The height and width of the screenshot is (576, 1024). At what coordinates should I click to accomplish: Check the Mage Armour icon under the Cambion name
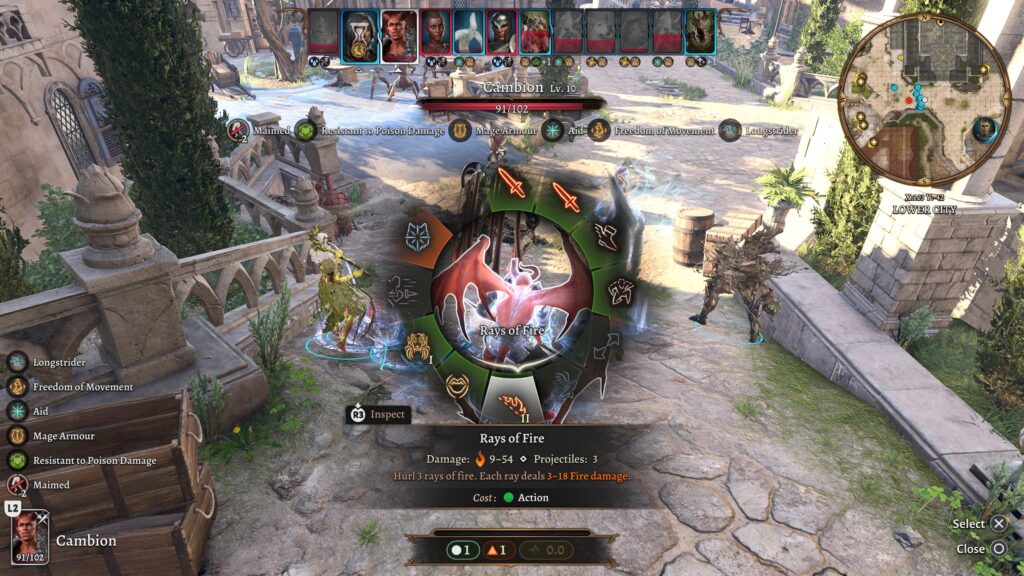460,130
